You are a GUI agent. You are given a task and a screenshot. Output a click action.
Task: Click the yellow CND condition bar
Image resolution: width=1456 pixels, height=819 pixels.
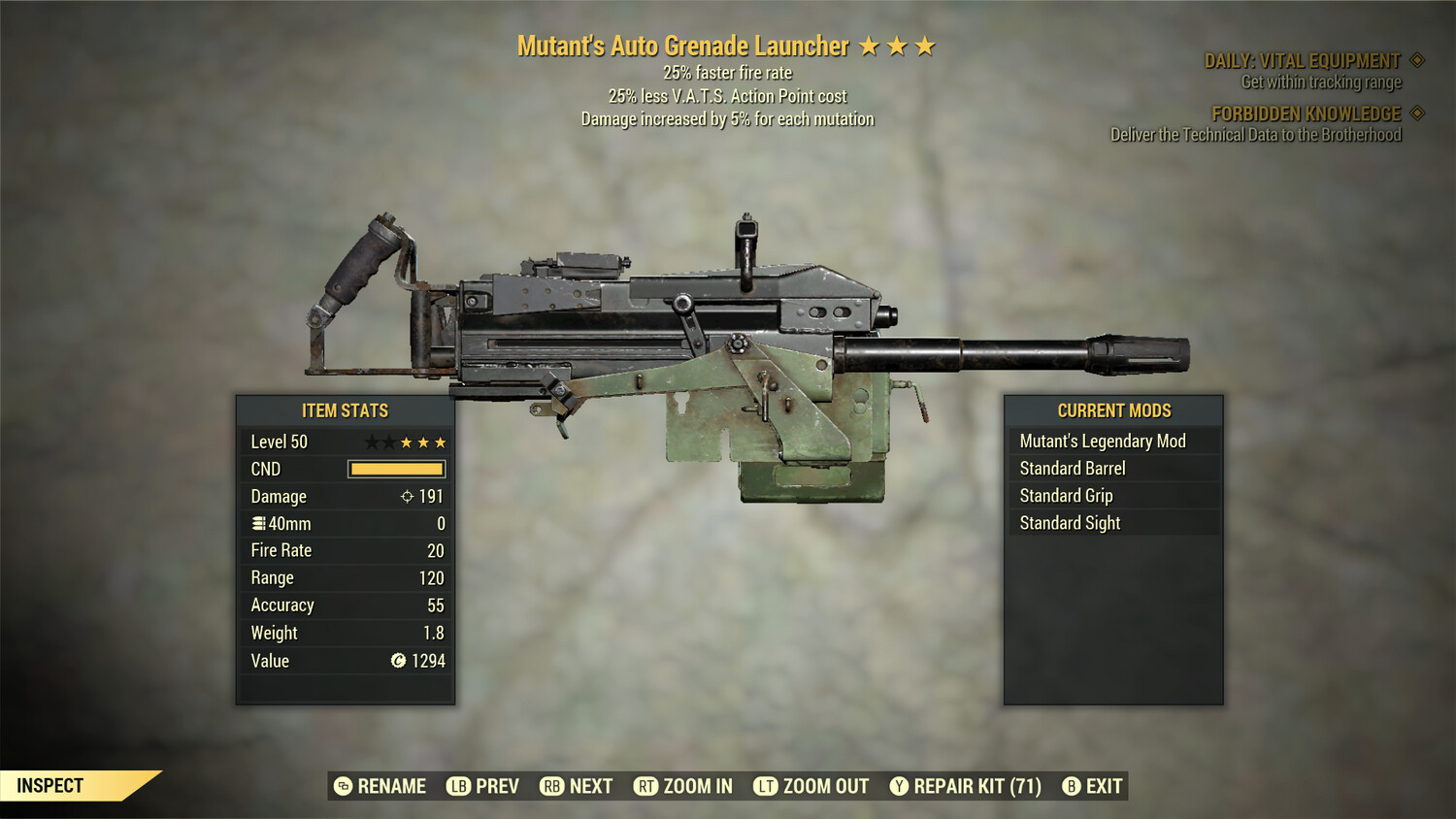pos(395,469)
